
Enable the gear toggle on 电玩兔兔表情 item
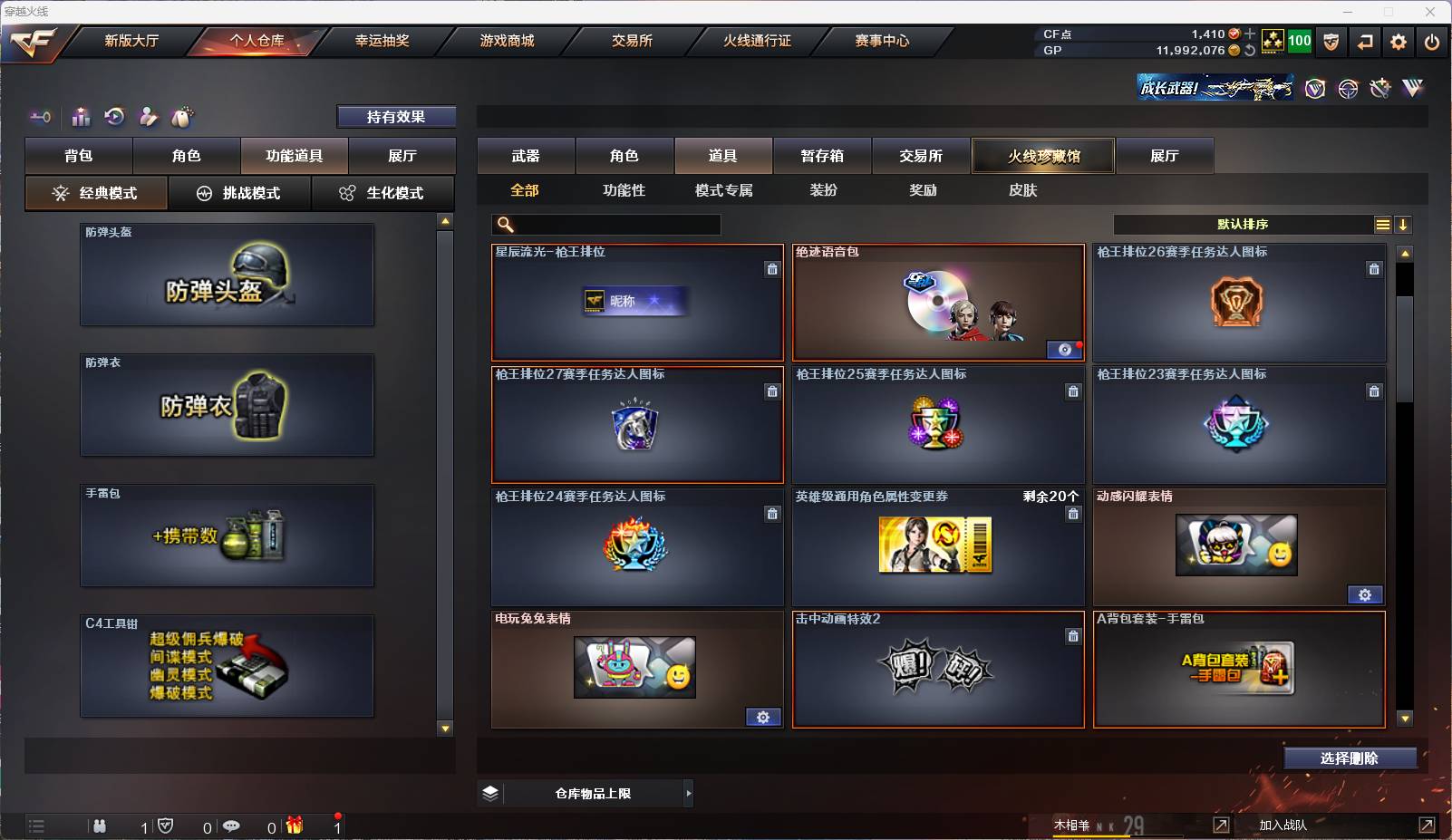pos(764,717)
